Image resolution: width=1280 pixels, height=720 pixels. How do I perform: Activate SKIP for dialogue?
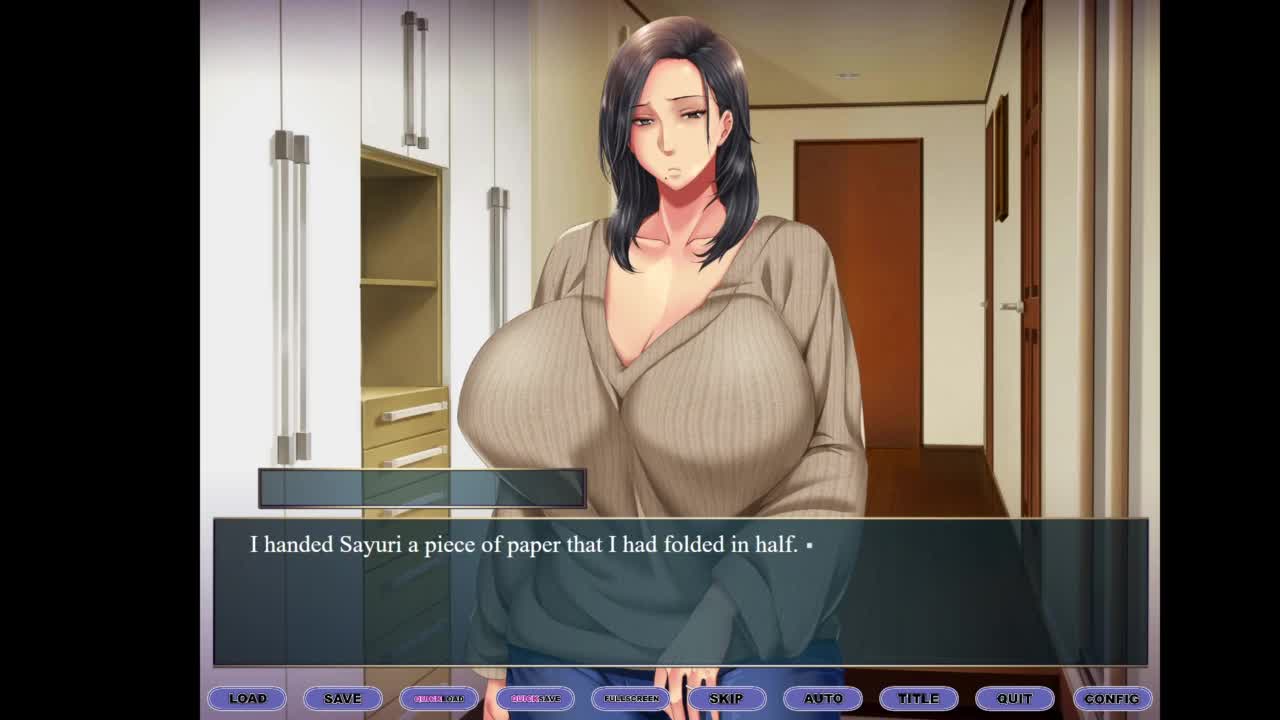point(726,698)
